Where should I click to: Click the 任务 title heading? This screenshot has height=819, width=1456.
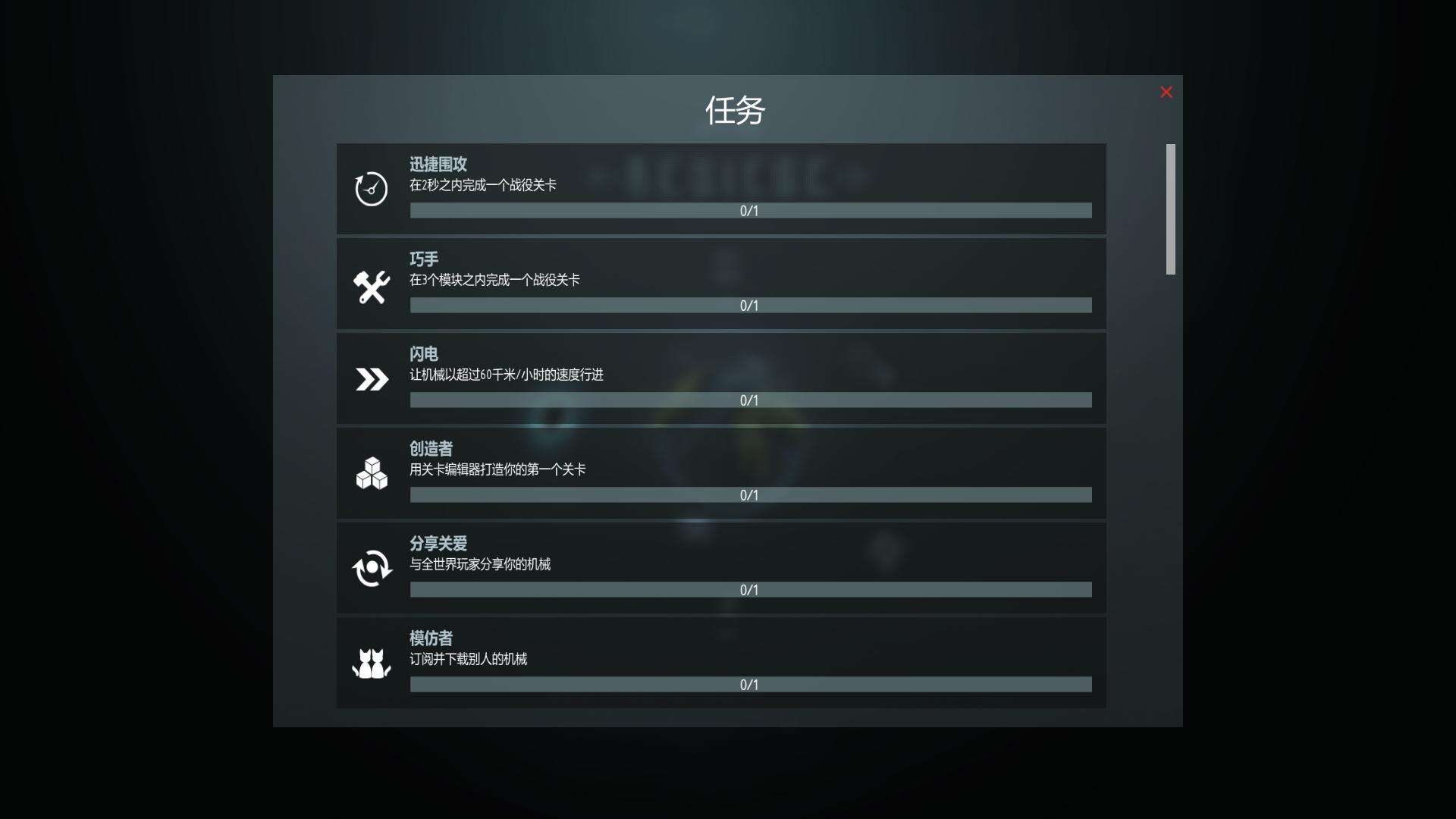(x=734, y=109)
